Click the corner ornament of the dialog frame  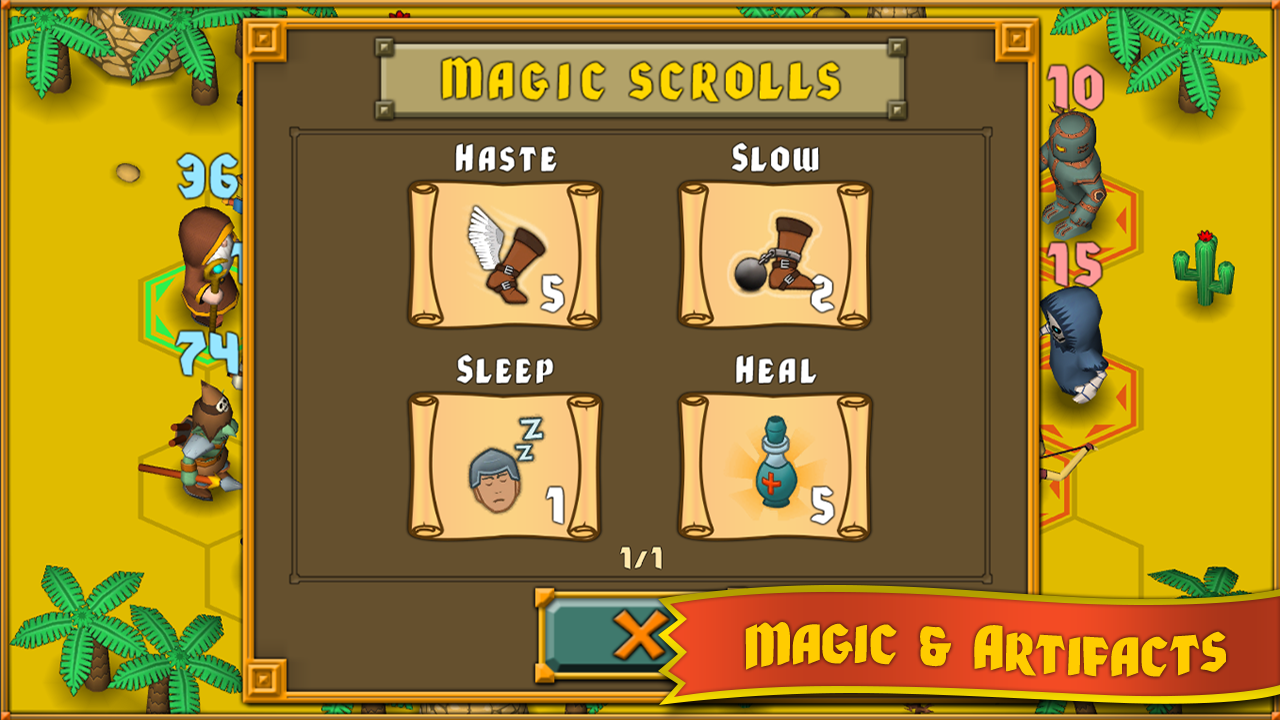[265, 39]
